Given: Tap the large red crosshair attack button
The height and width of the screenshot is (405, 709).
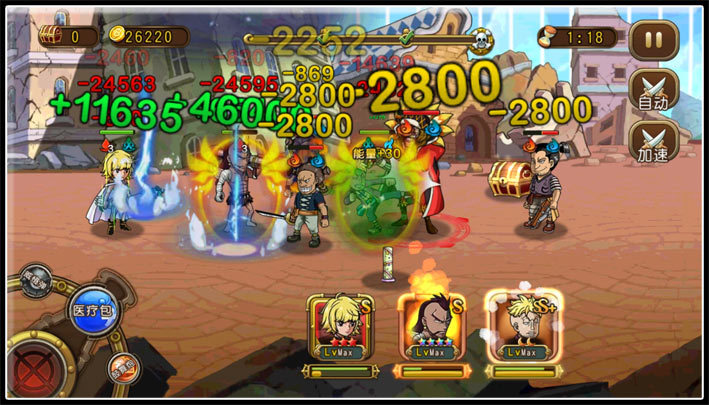Looking at the screenshot, I should point(33,362).
